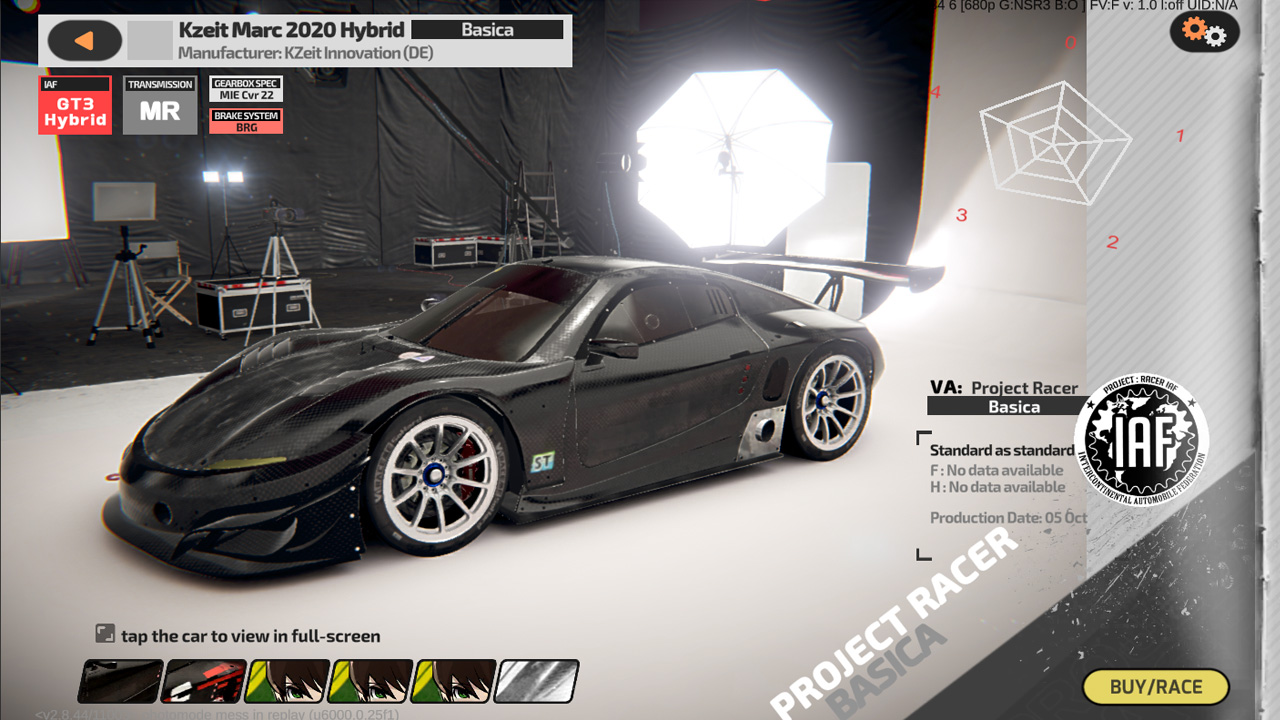
Task: Select the BUY/RACE button
Action: [x=1156, y=687]
